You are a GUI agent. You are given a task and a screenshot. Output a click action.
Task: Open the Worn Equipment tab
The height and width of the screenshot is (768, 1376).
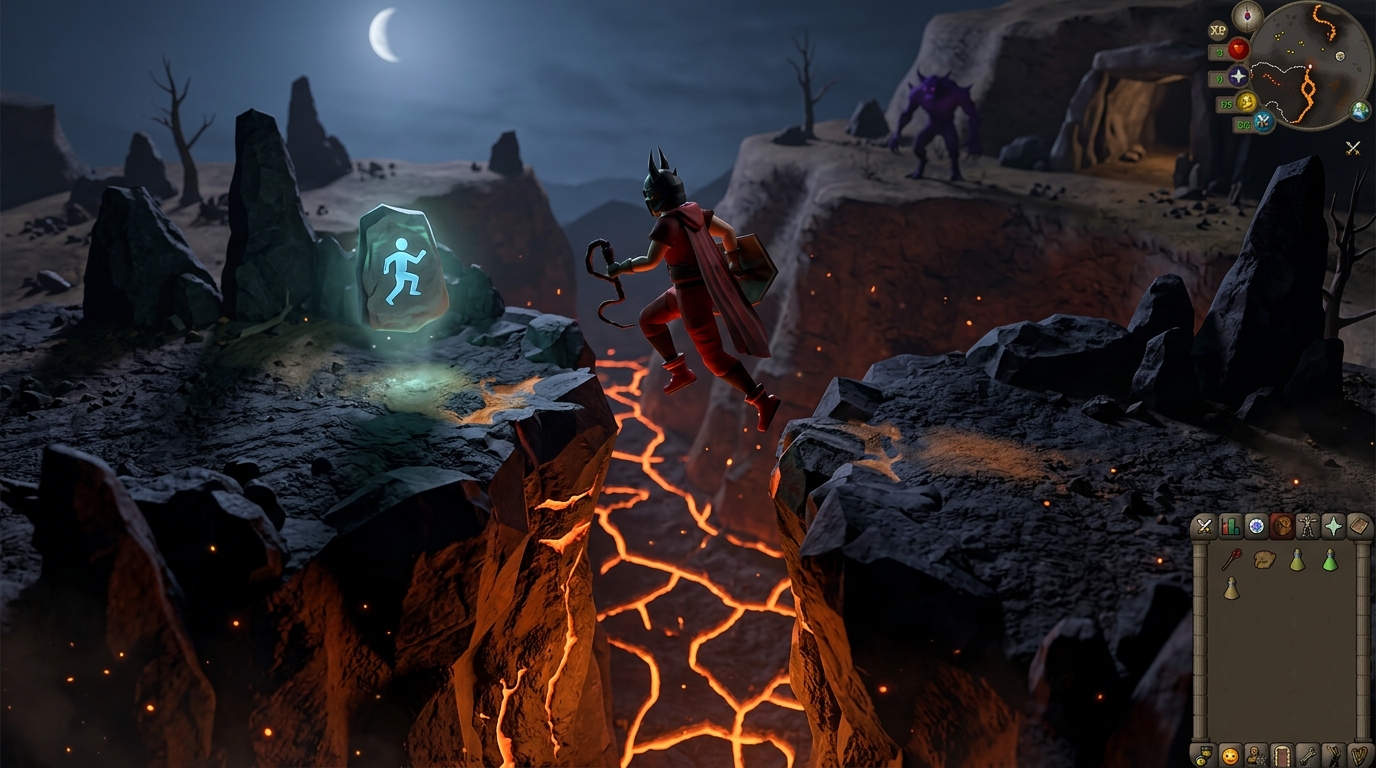[x=1308, y=524]
